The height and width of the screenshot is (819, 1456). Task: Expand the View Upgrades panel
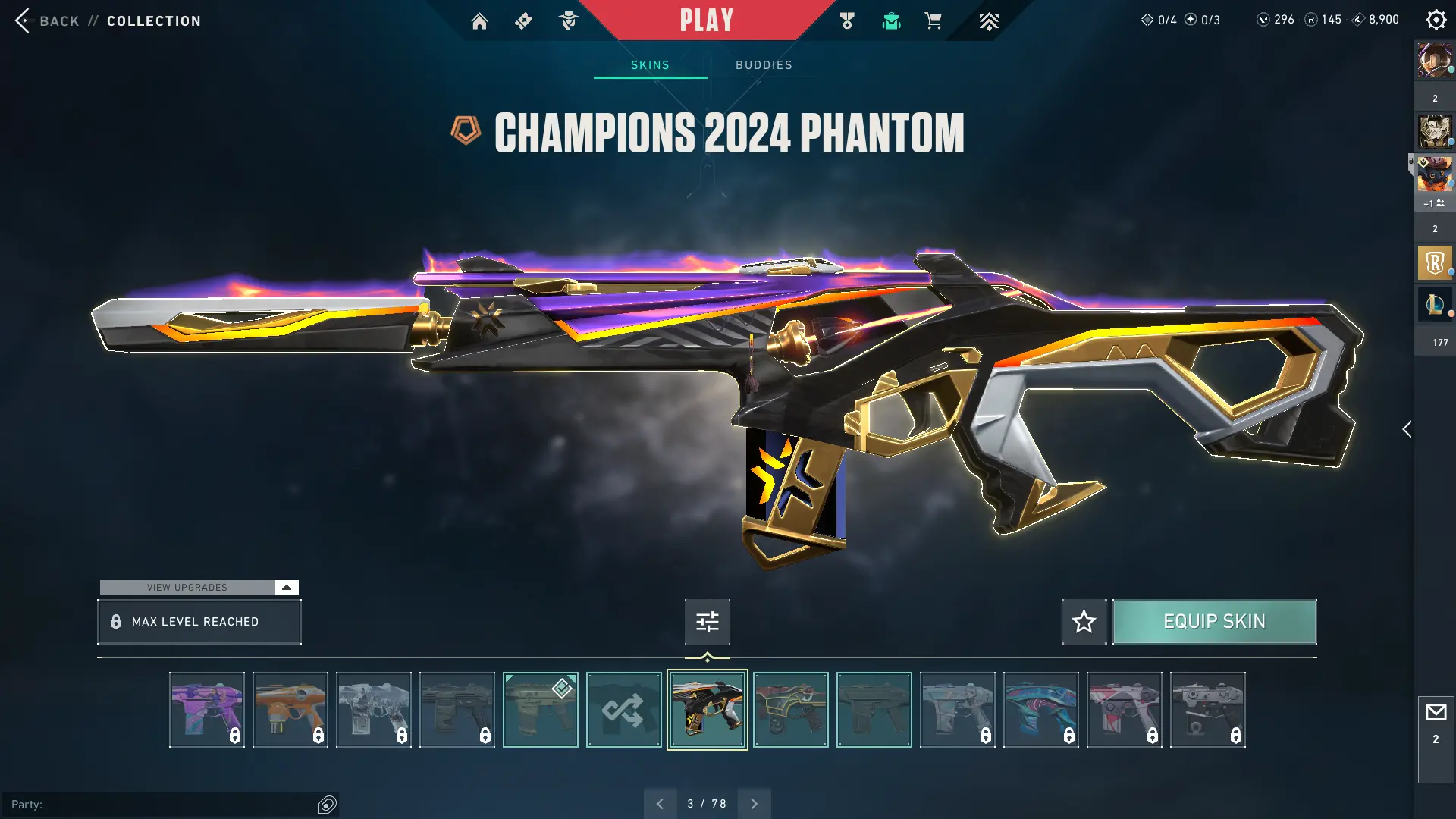point(286,588)
